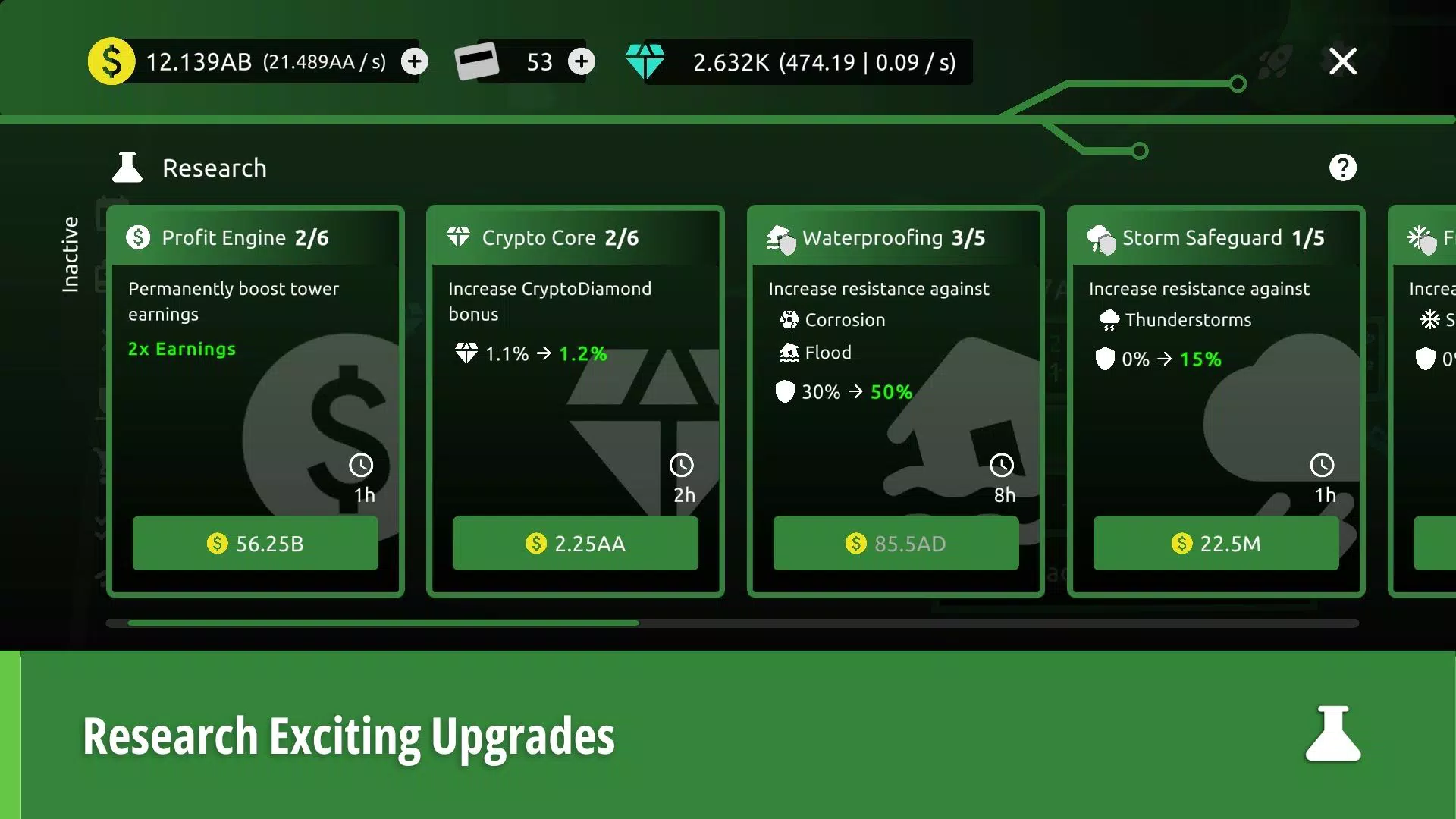Click the flask icon in bottom banner
The height and width of the screenshot is (819, 1456).
(x=1333, y=734)
